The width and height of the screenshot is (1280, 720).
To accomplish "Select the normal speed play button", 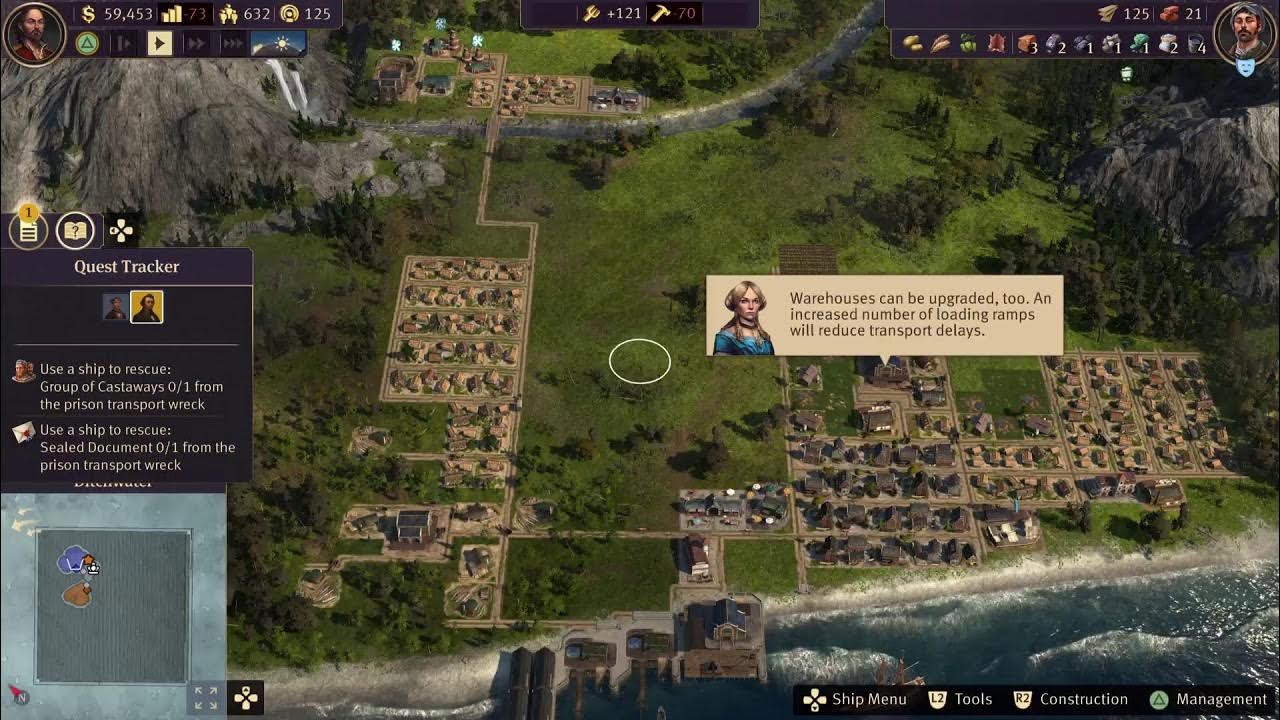I will coord(159,43).
